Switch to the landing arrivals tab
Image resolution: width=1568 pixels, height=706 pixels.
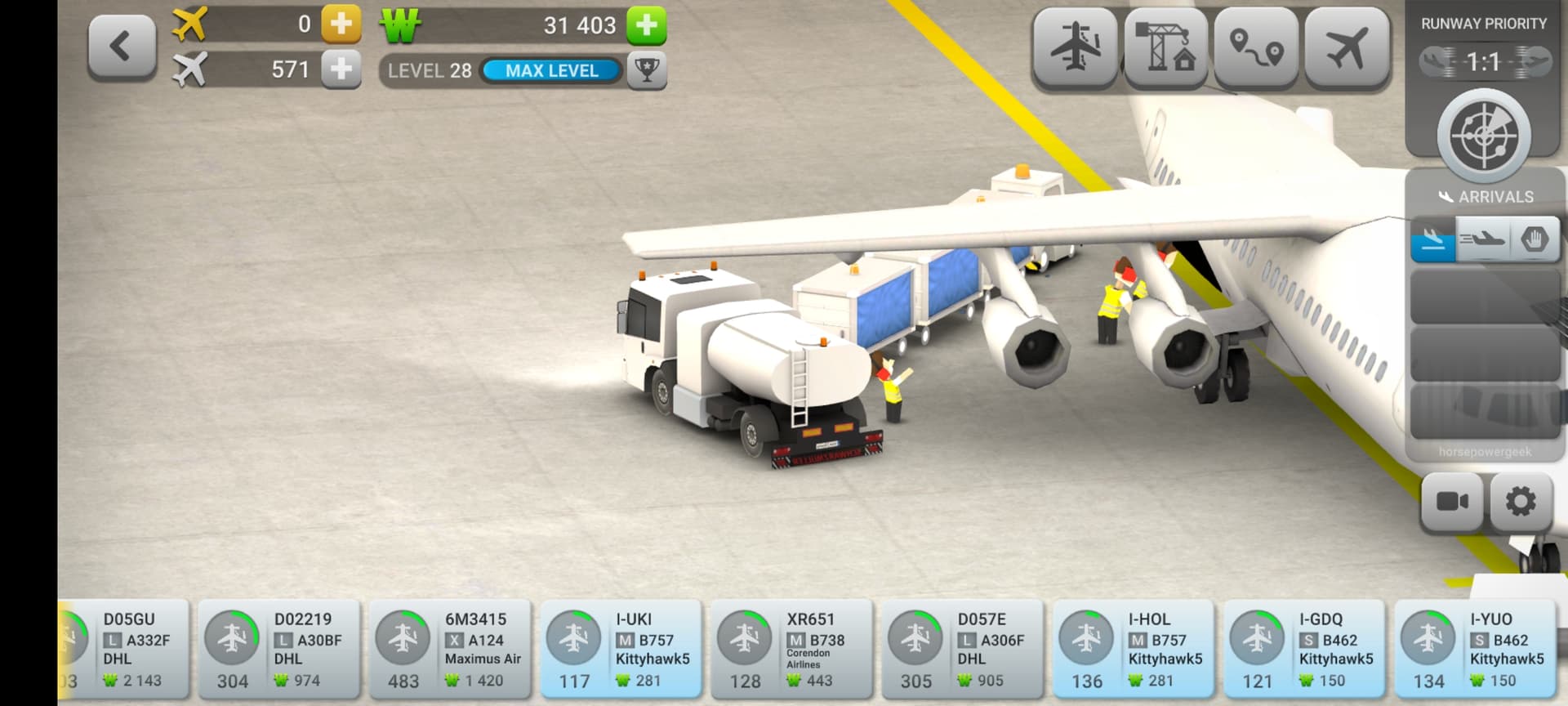1433,240
